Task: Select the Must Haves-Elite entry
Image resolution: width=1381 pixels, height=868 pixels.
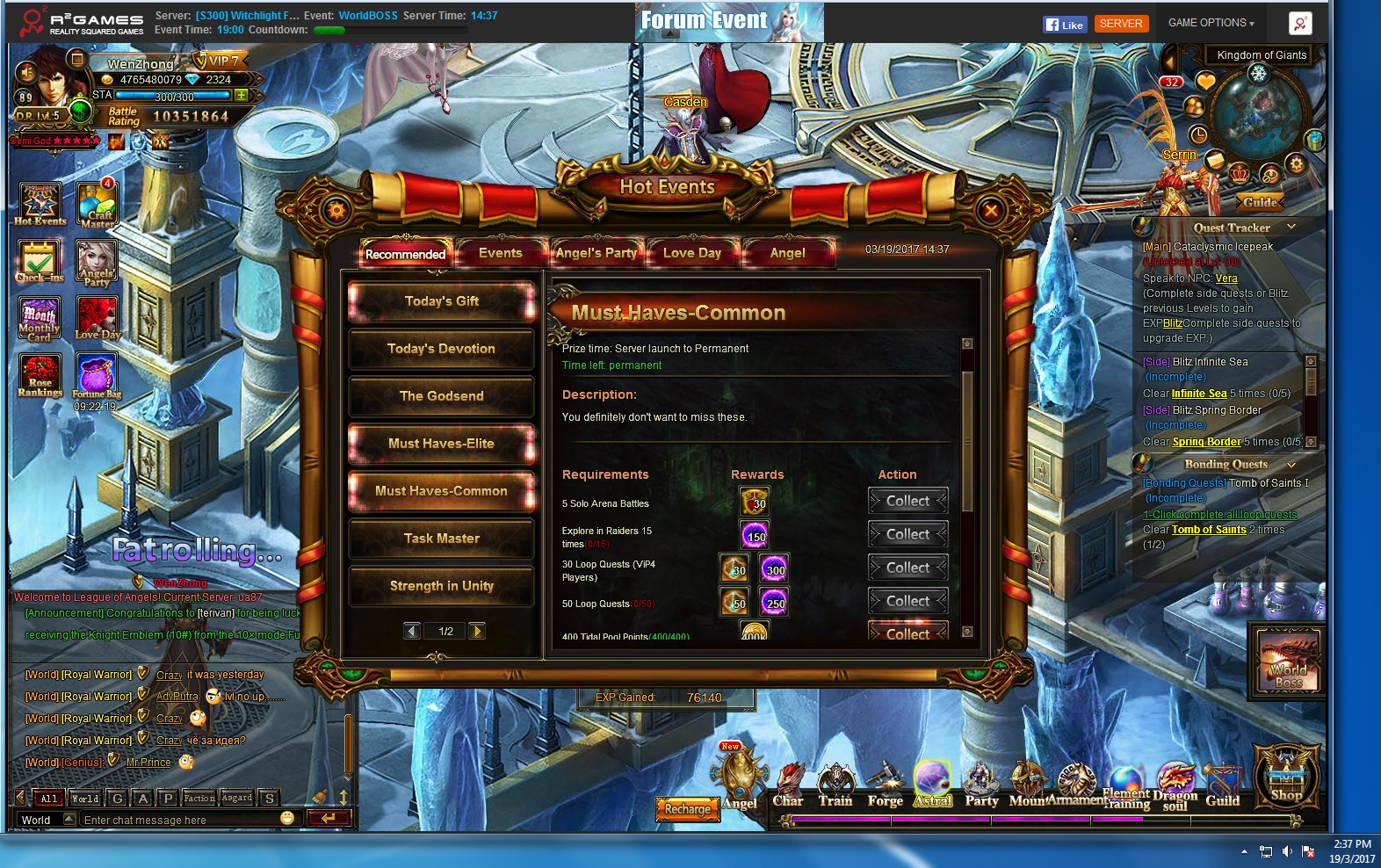Action: coord(442,444)
